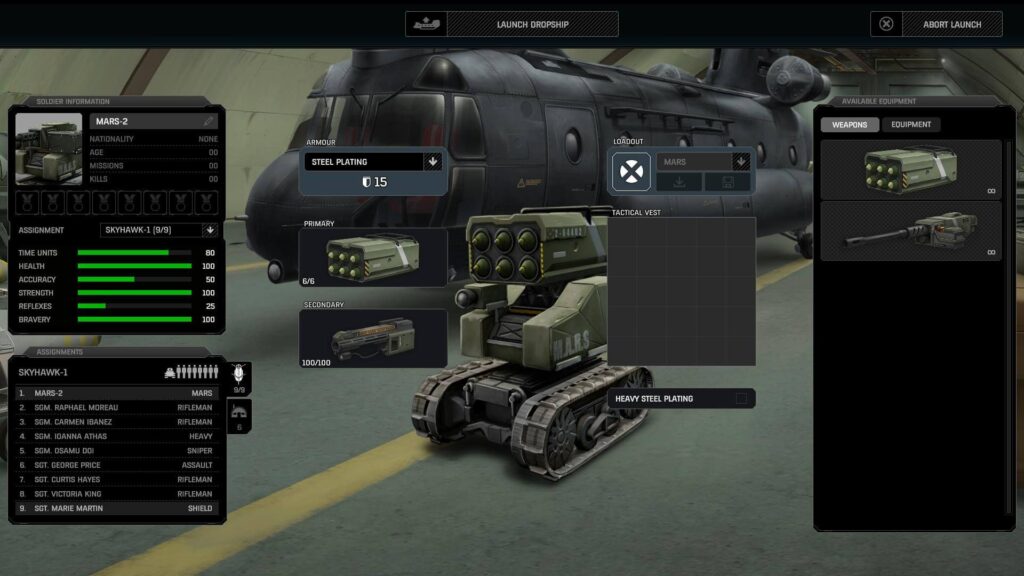This screenshot has height=576, width=1024.
Task: Abort the launch
Action: pos(936,24)
